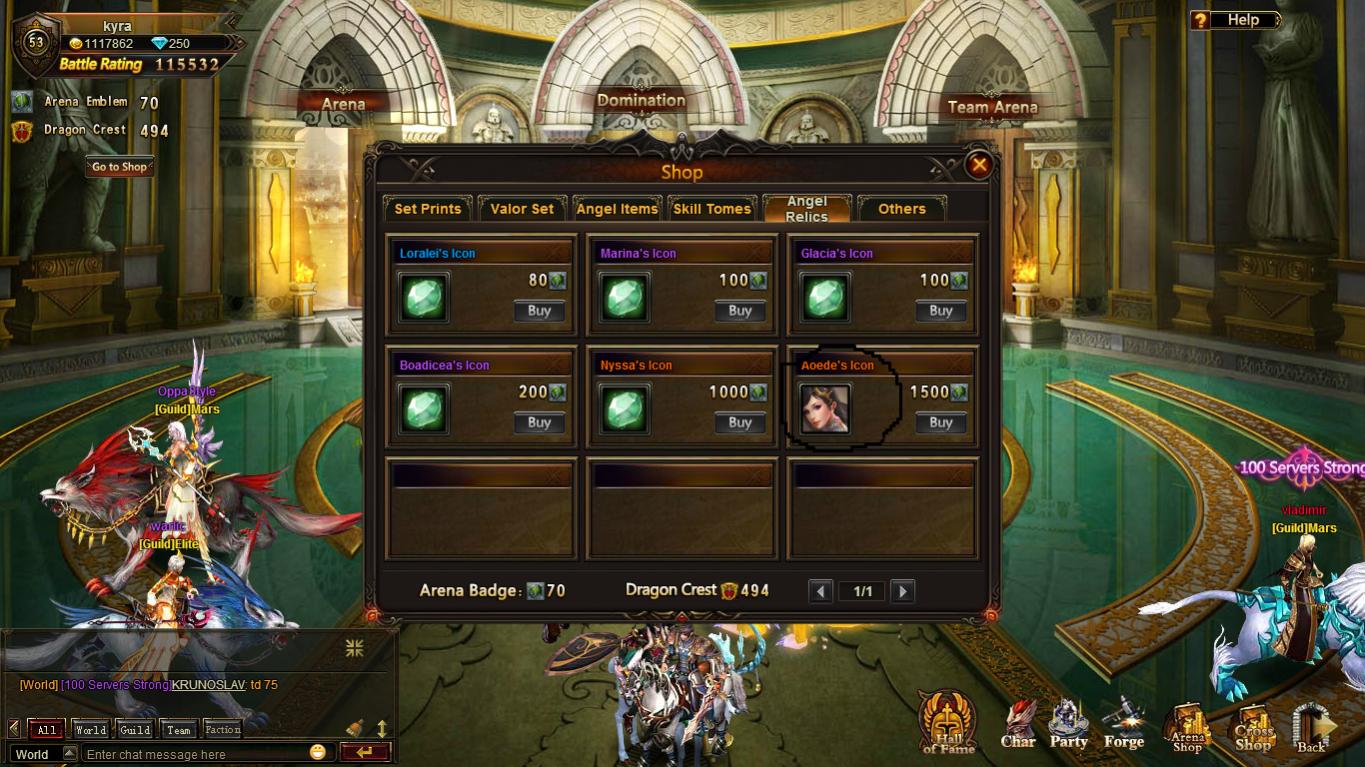This screenshot has height=767, width=1365.
Task: Go to the next shop page
Action: [902, 591]
